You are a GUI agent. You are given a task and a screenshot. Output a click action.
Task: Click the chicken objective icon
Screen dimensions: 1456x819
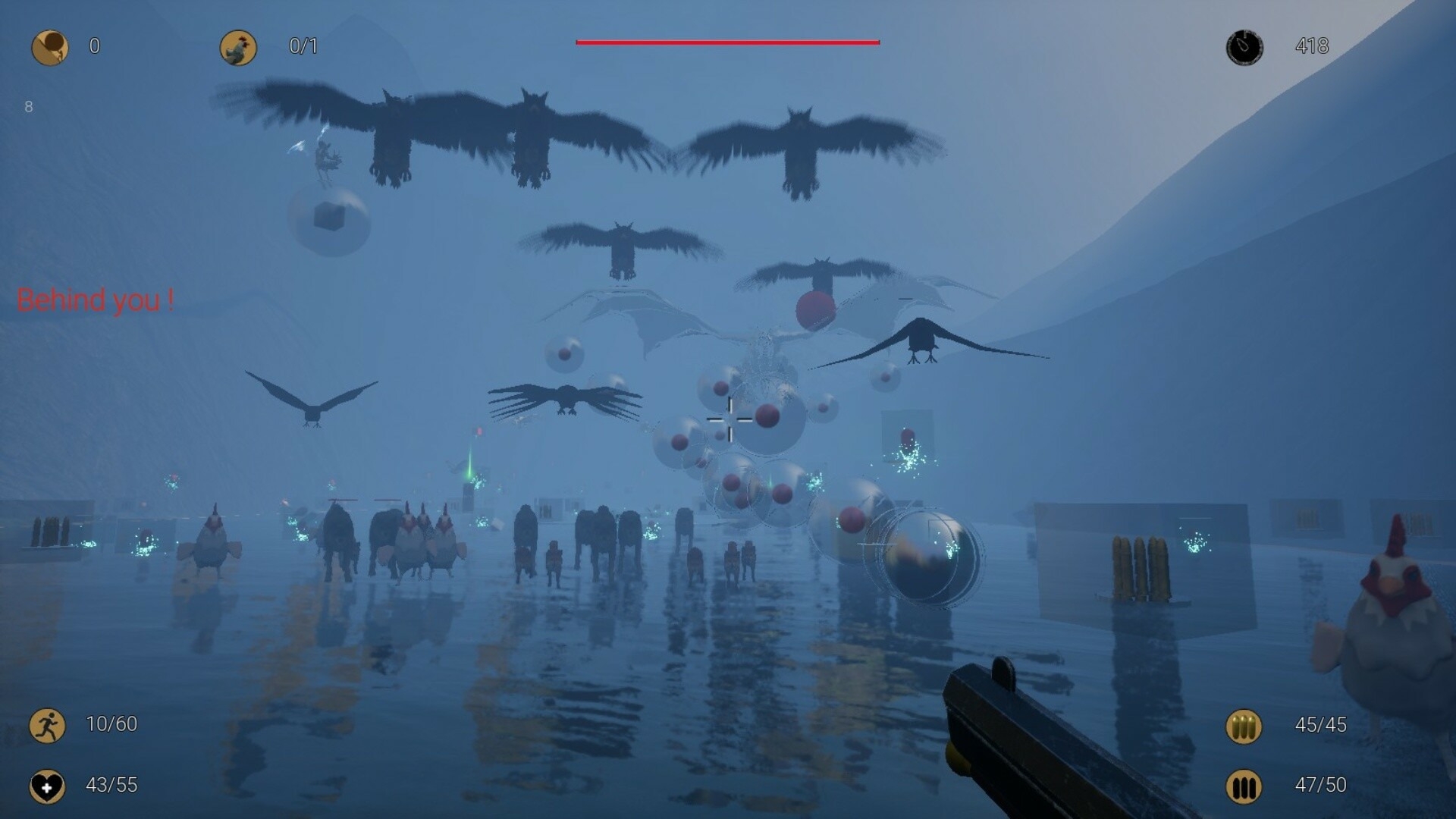(x=238, y=47)
